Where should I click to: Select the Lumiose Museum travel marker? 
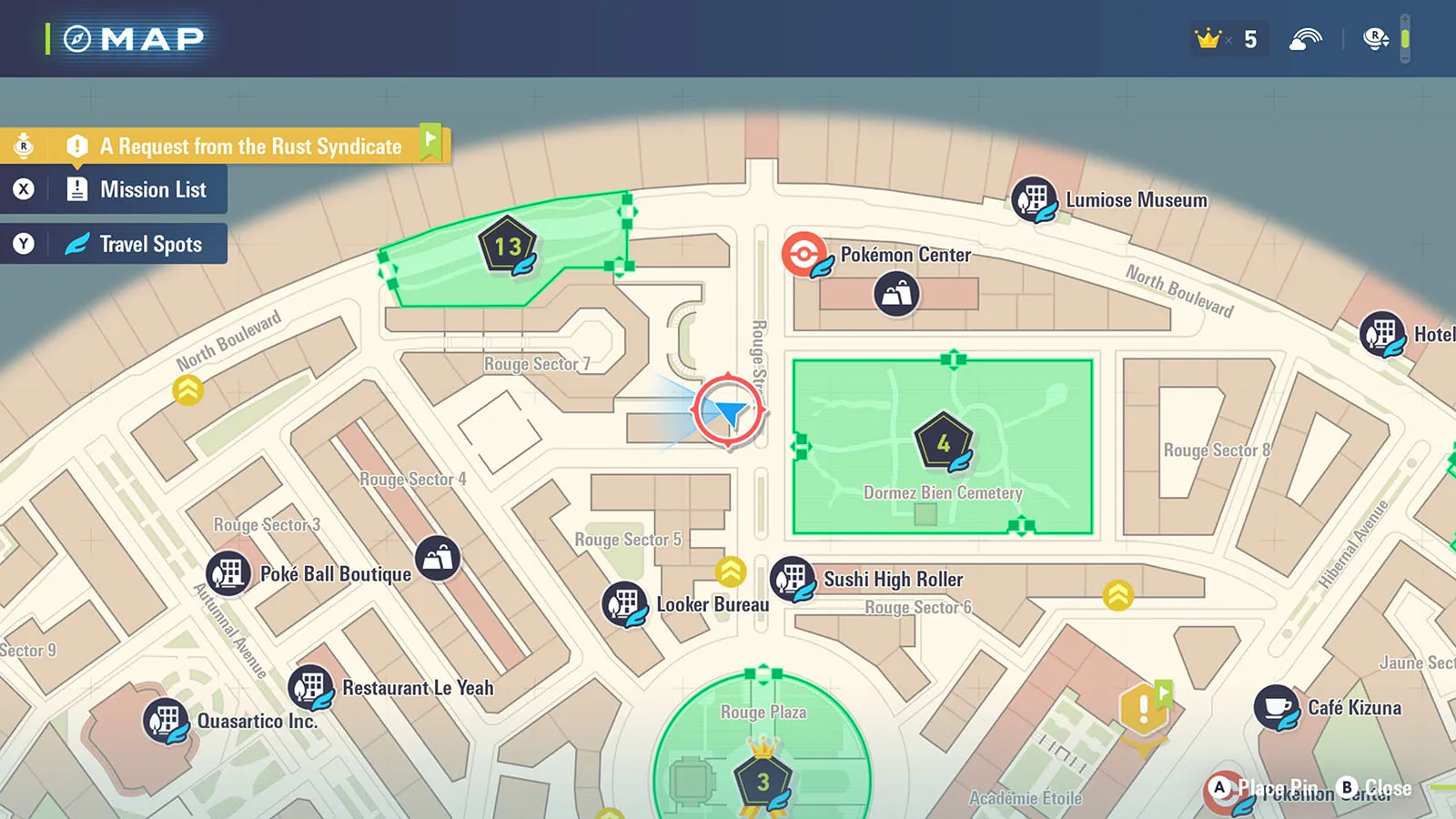pos(1034,199)
